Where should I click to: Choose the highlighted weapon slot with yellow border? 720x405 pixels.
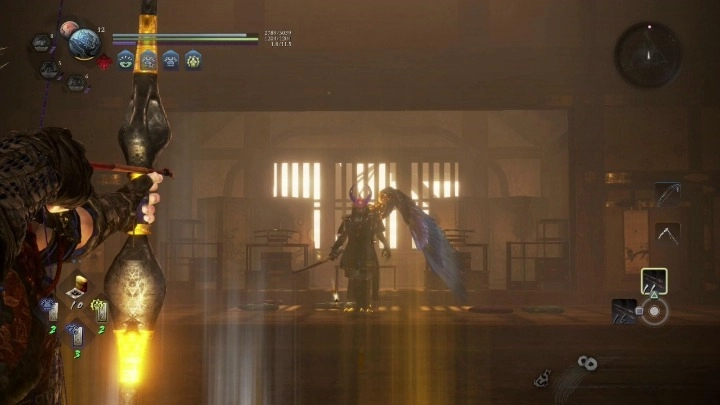(654, 281)
